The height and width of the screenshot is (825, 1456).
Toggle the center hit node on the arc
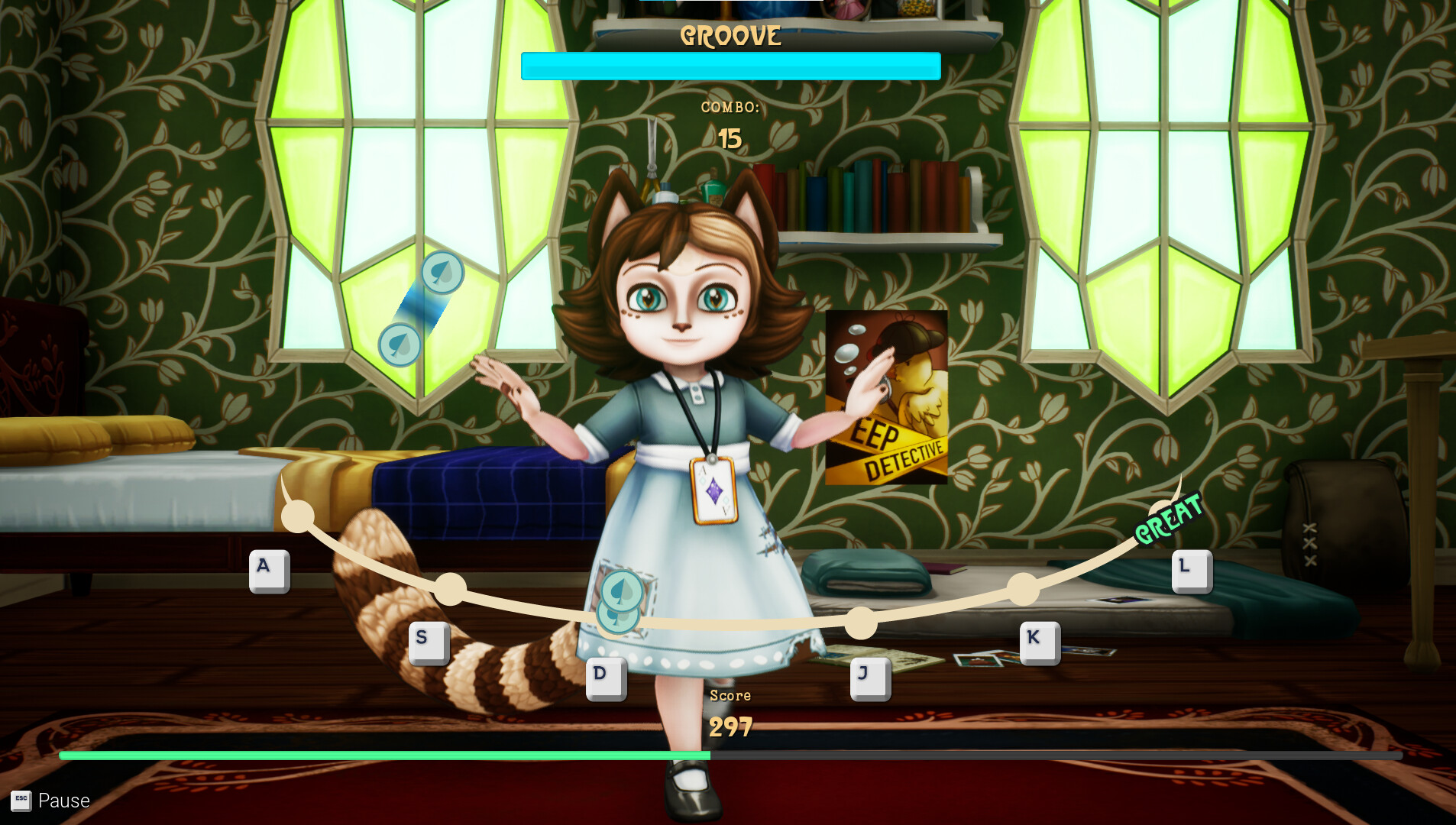point(862,623)
